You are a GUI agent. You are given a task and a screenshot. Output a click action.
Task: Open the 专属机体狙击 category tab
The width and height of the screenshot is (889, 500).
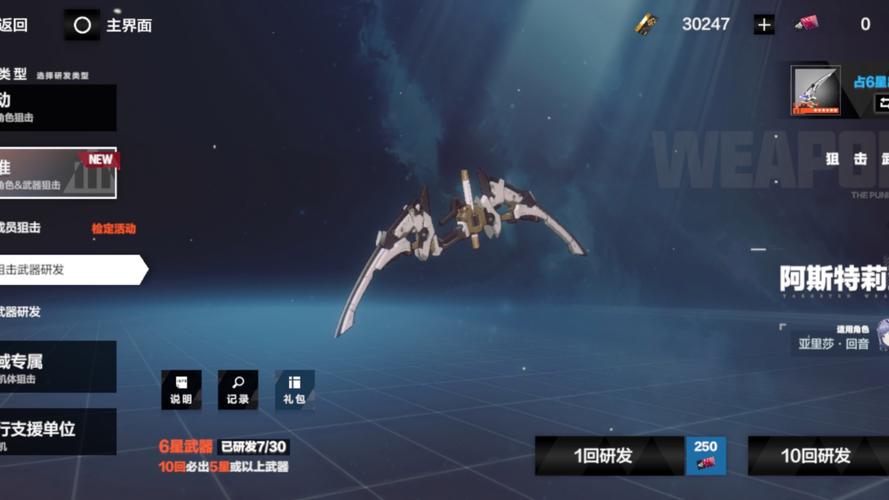pyautogui.click(x=58, y=367)
